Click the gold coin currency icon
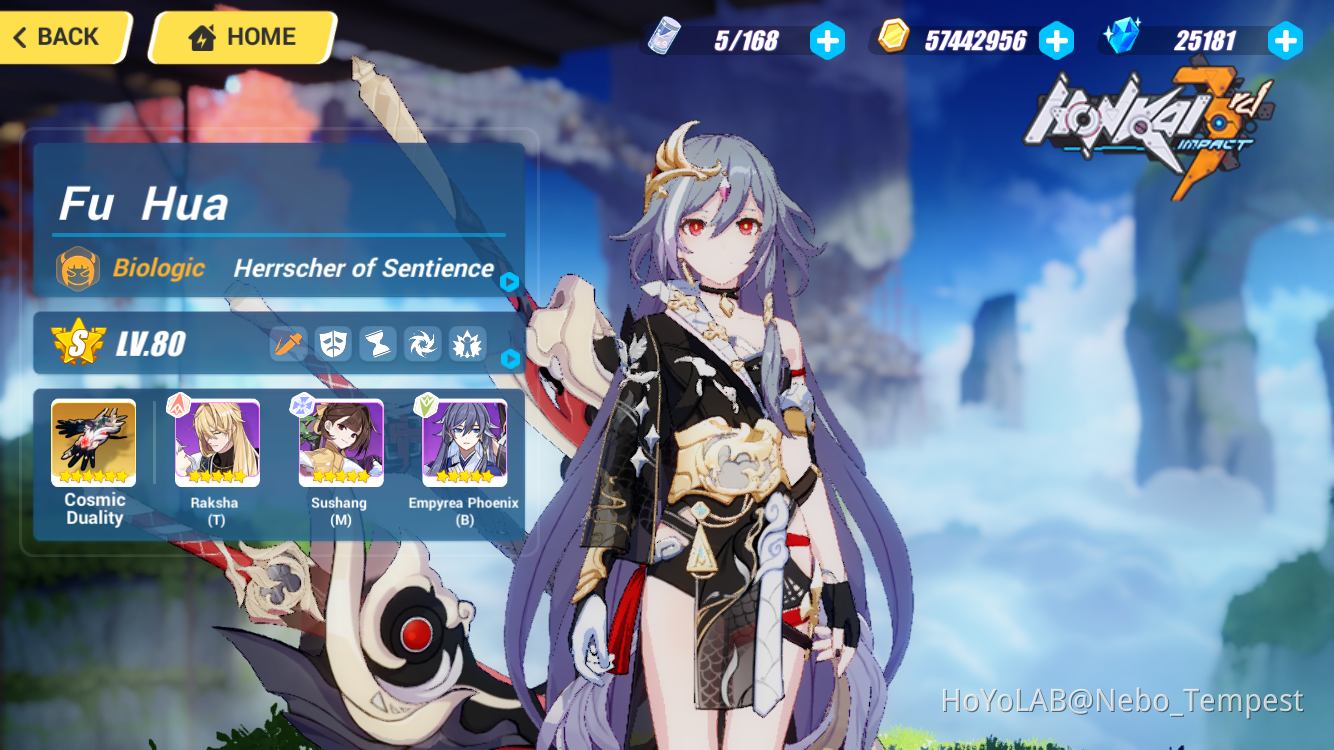Image resolution: width=1334 pixels, height=750 pixels. (893, 39)
